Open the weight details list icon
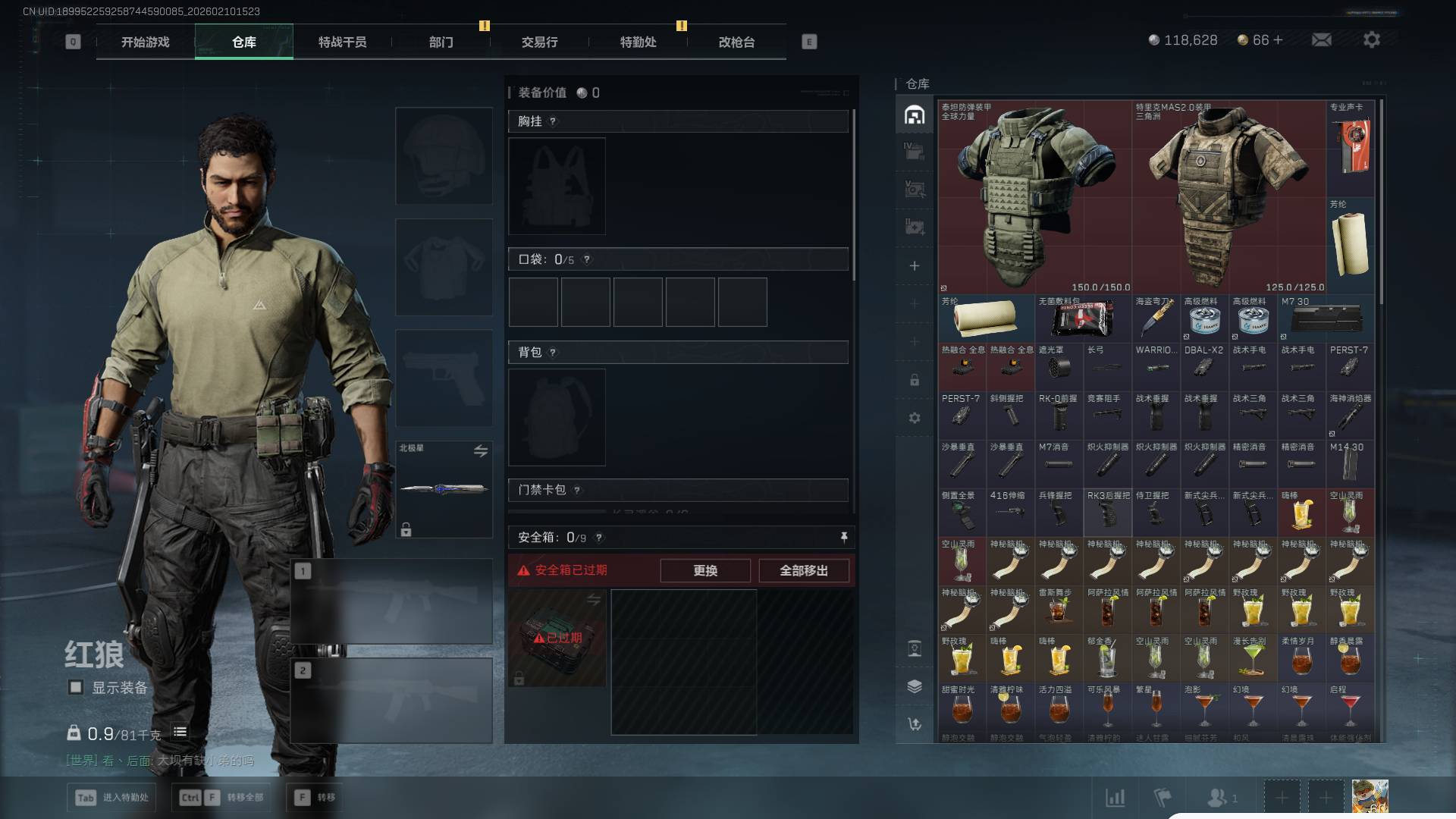The width and height of the screenshot is (1456, 819). click(180, 732)
